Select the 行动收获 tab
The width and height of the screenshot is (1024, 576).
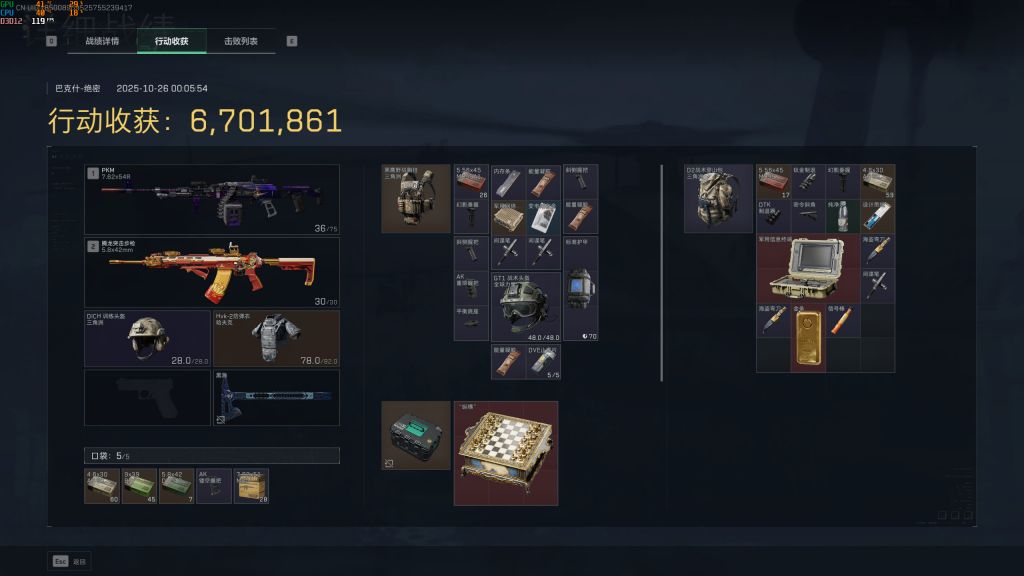[x=171, y=41]
